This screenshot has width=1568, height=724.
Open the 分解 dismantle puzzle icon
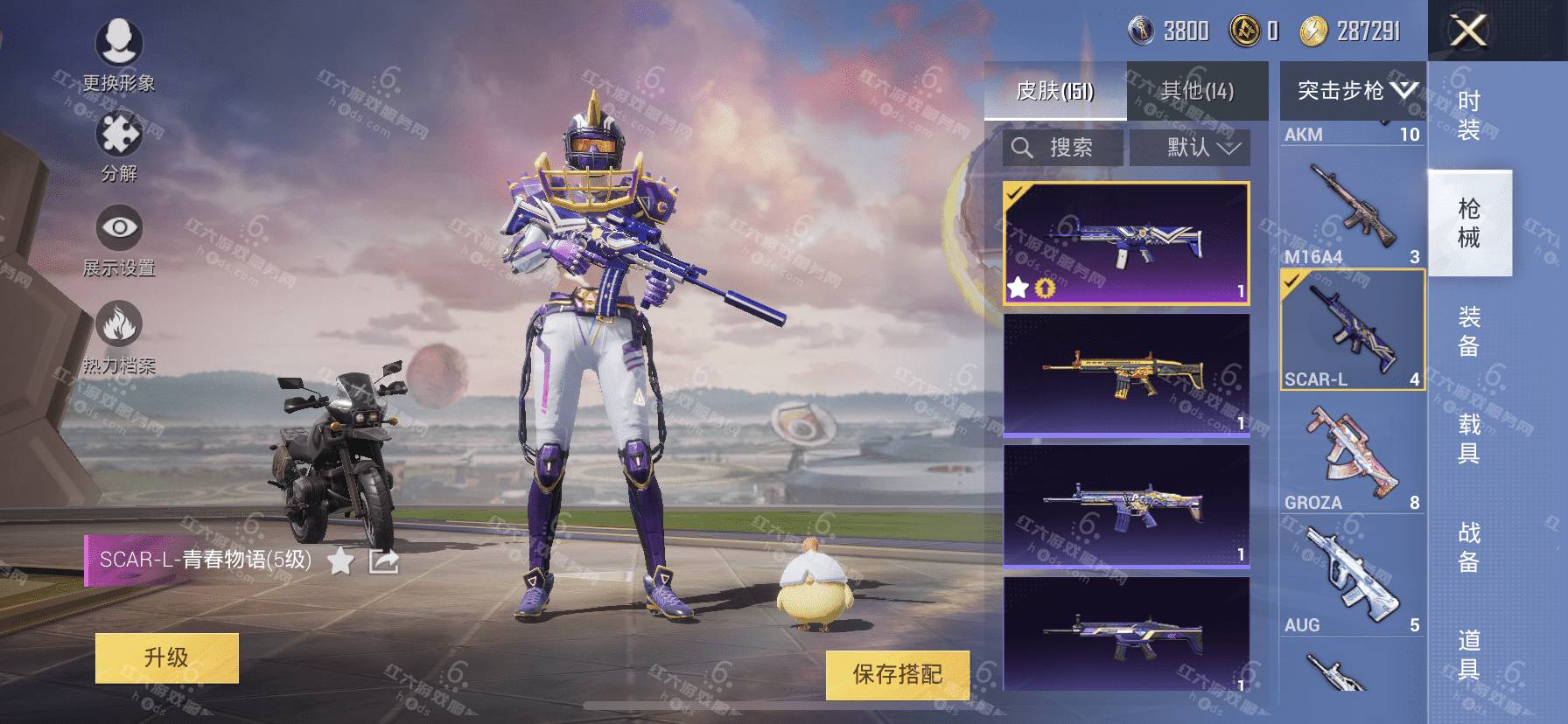119,146
